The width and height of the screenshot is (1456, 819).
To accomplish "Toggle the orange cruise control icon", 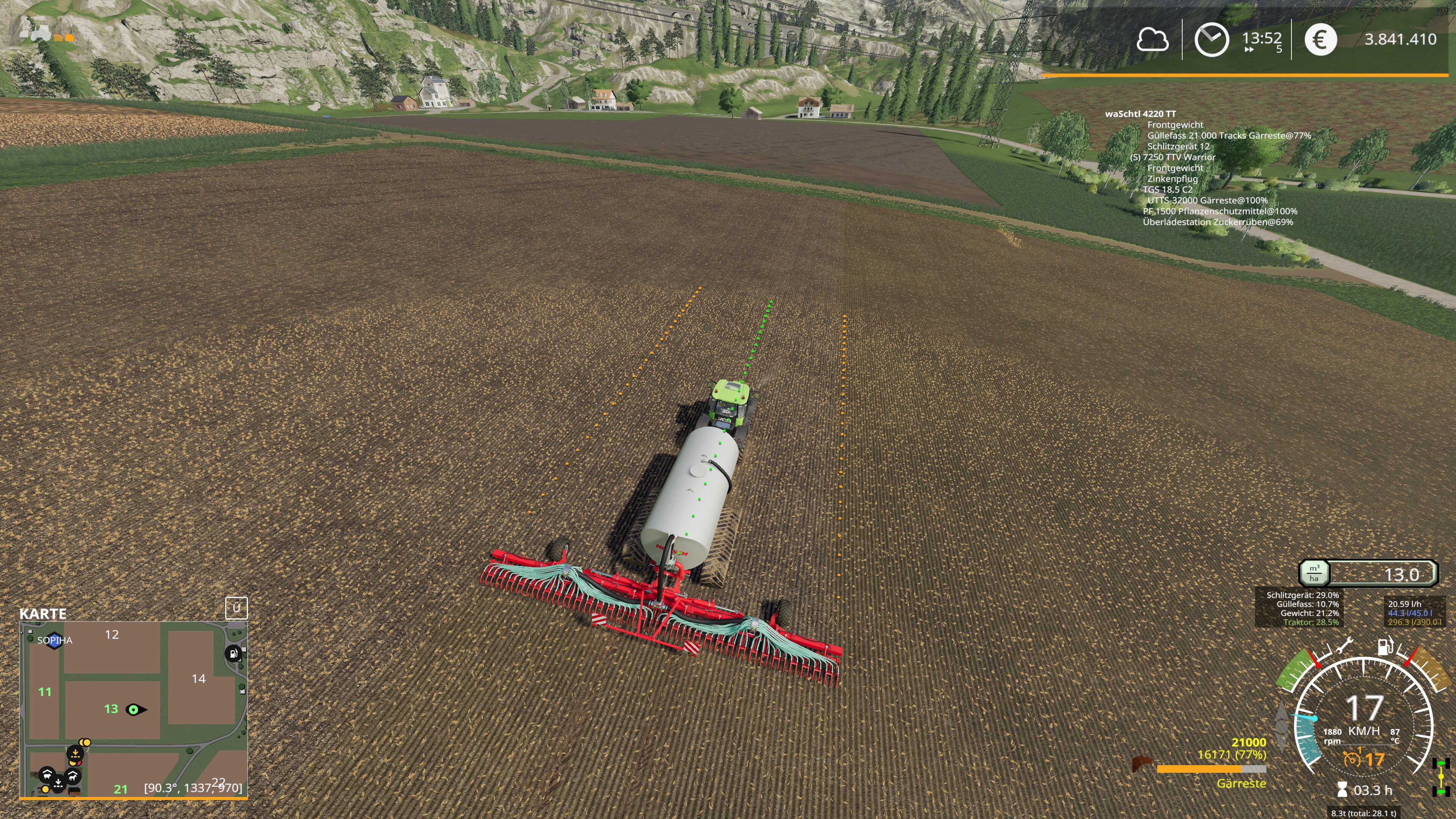I will (1352, 758).
